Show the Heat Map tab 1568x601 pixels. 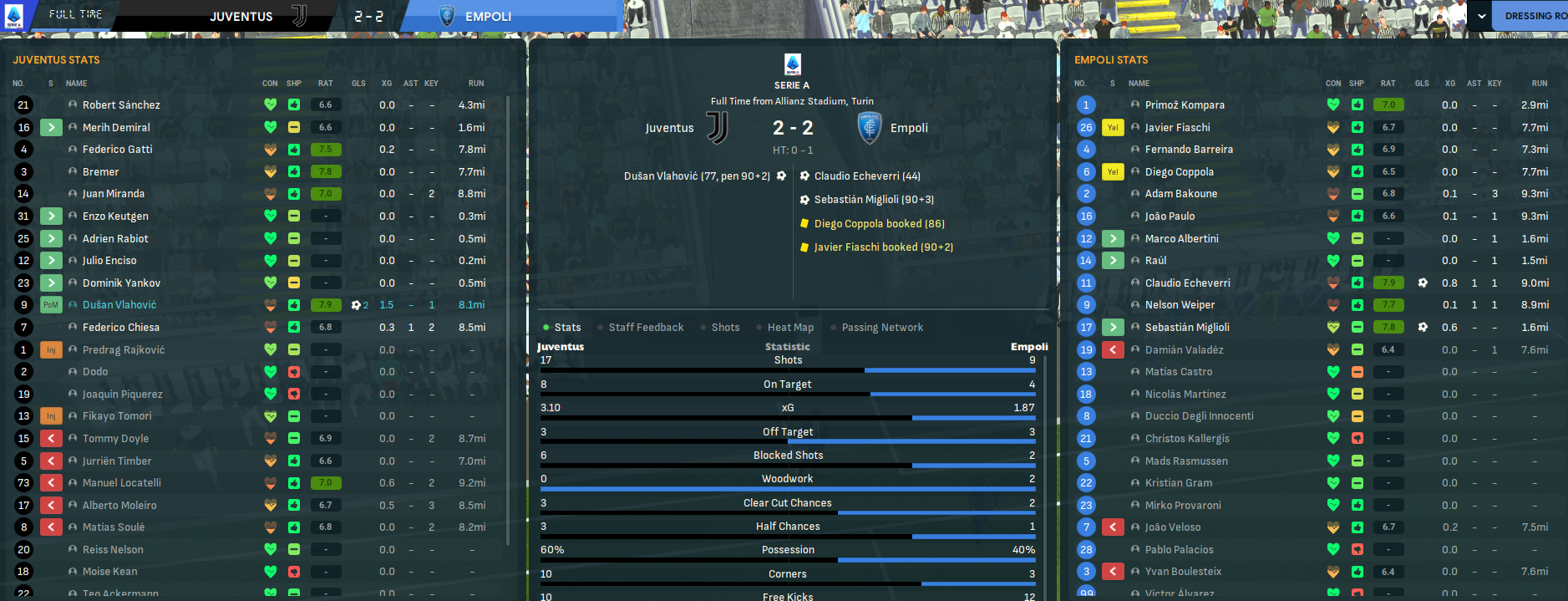[790, 328]
